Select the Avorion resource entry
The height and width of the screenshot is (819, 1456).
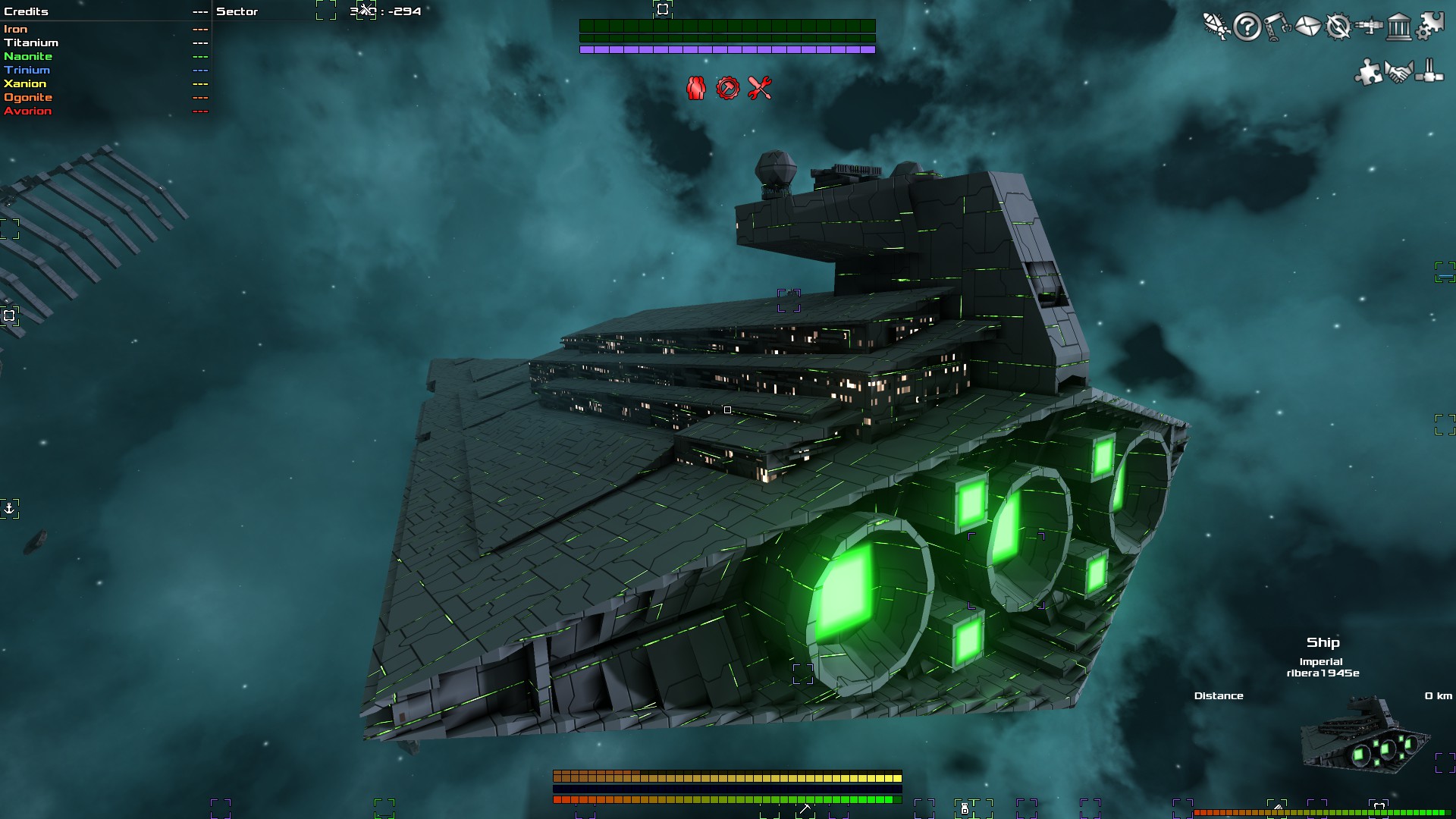[29, 111]
